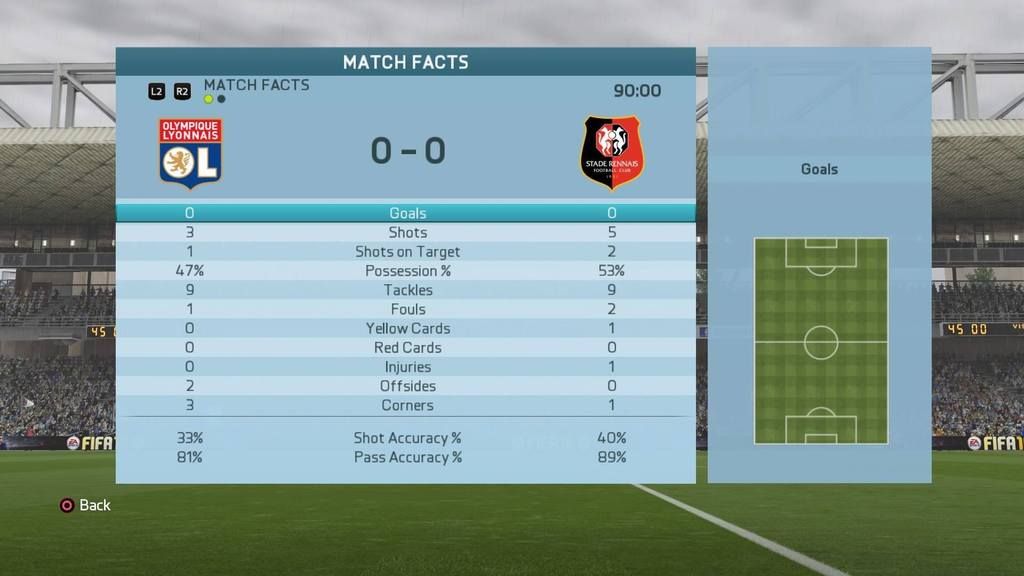Choose the Shots on Target row
The image size is (1024, 576).
tap(407, 252)
